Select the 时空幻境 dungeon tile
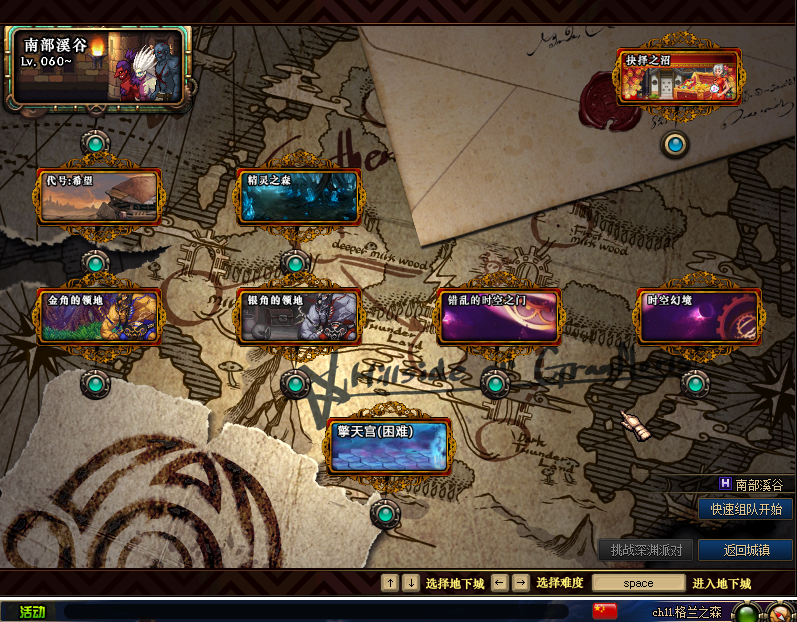 (698, 316)
